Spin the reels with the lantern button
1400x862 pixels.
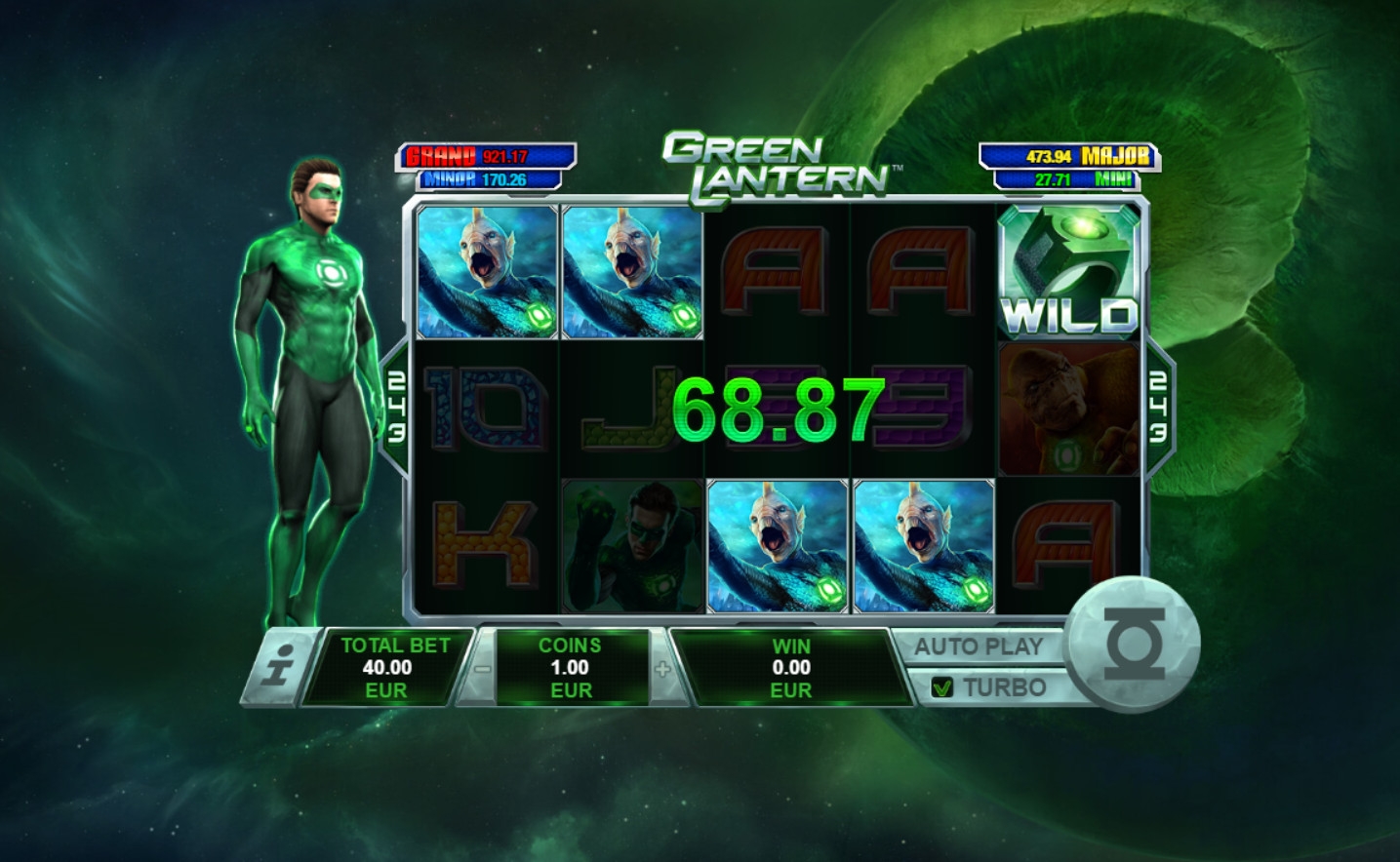point(1131,646)
